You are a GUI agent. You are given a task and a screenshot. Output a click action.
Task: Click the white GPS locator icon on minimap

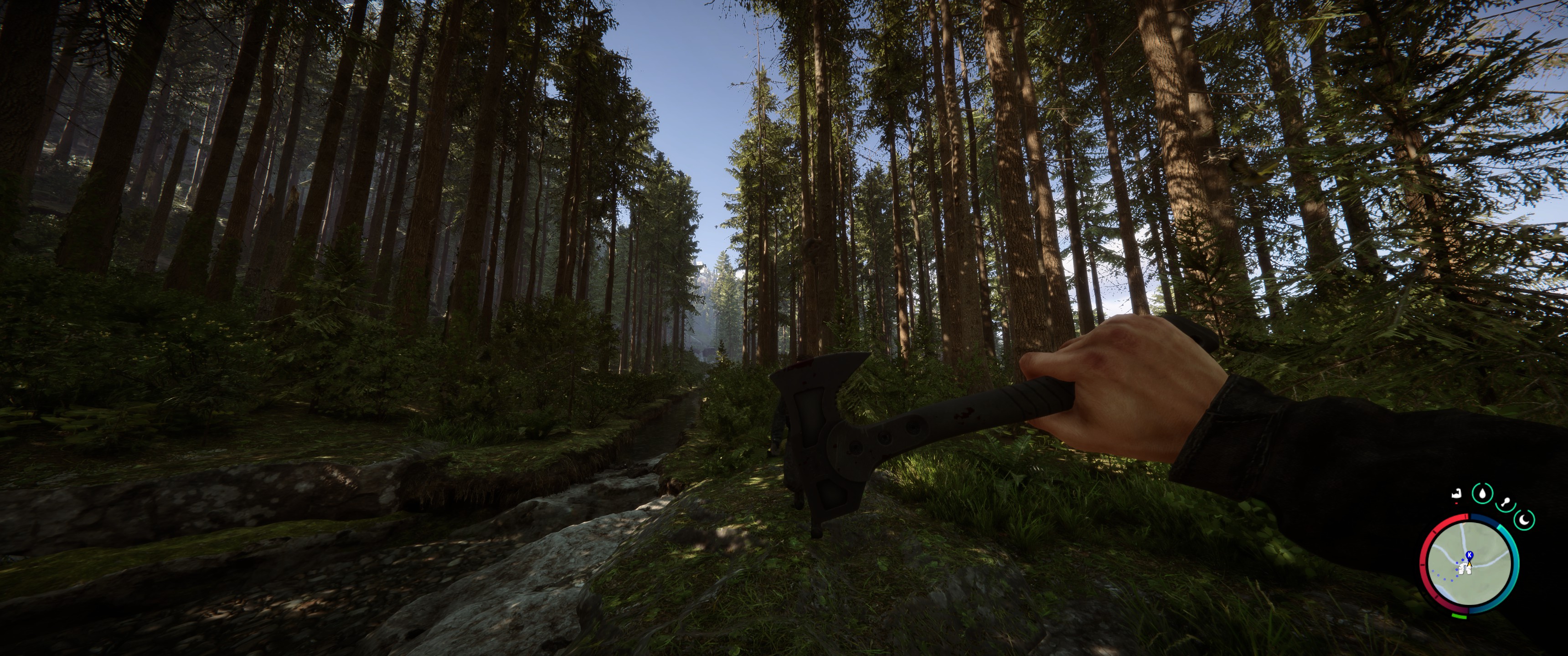(x=1465, y=569)
